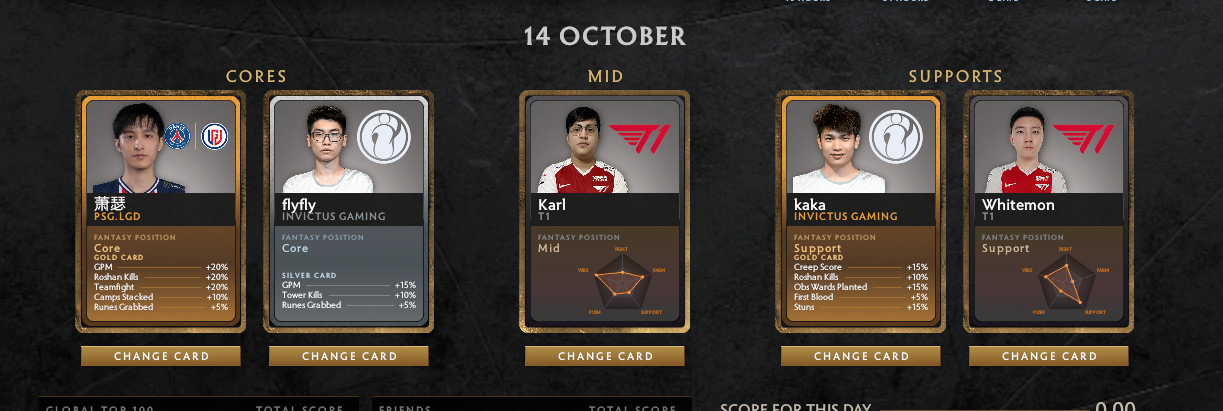Change card under kaka support
1223x411 pixels.
point(861,356)
